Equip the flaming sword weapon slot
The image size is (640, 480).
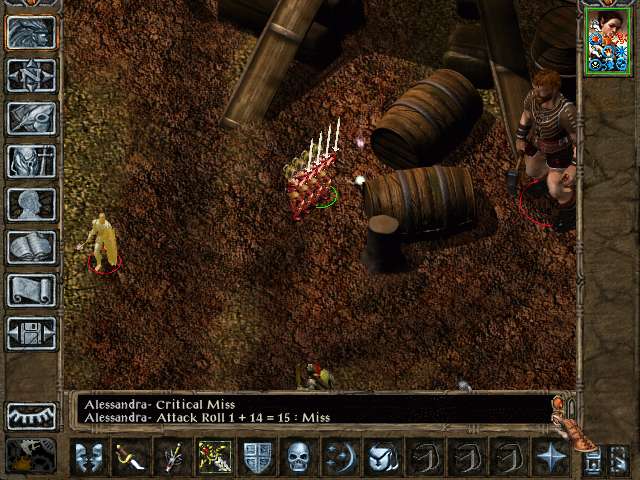click(x=215, y=458)
